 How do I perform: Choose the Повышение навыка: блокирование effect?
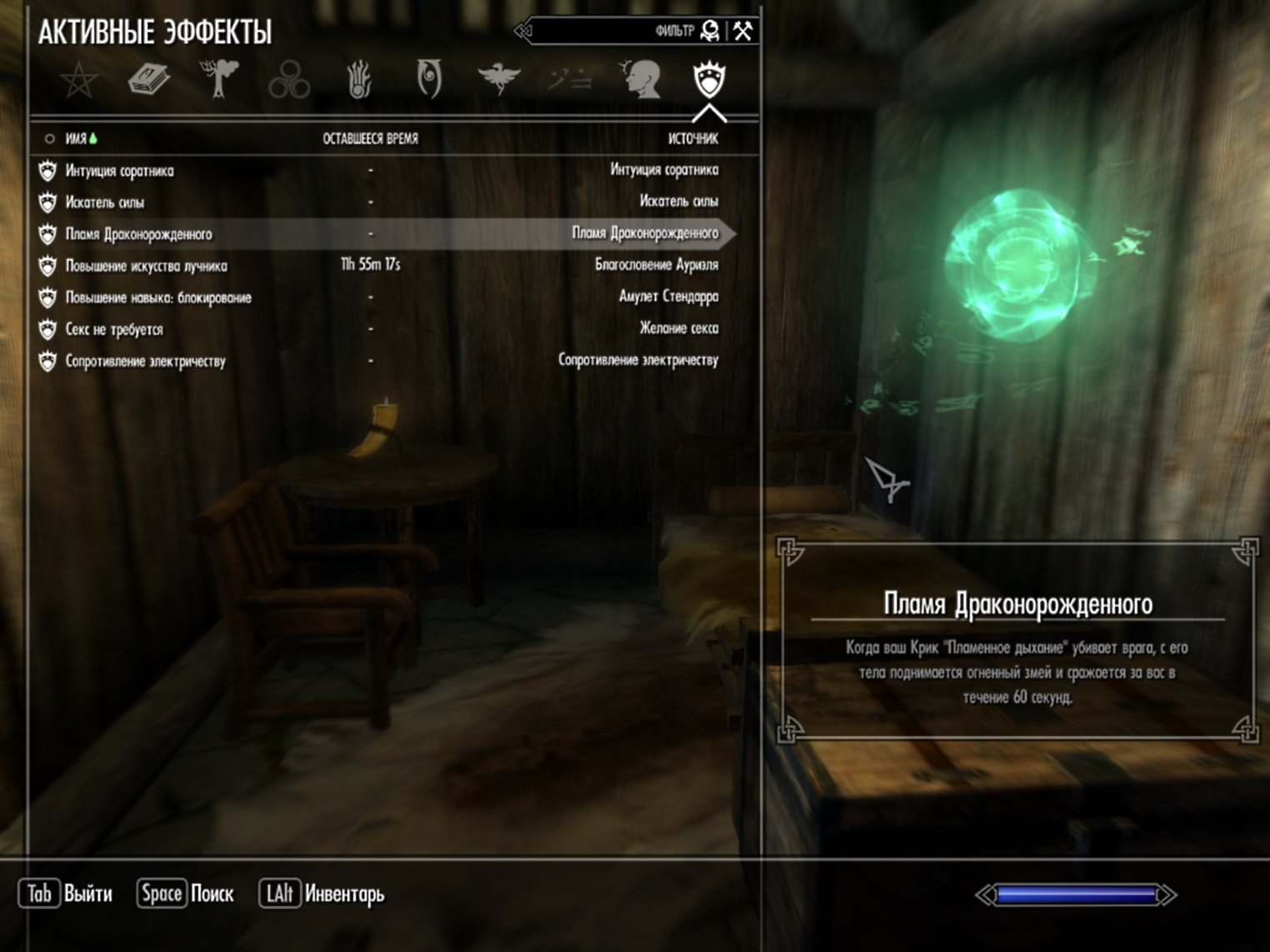[x=158, y=297]
